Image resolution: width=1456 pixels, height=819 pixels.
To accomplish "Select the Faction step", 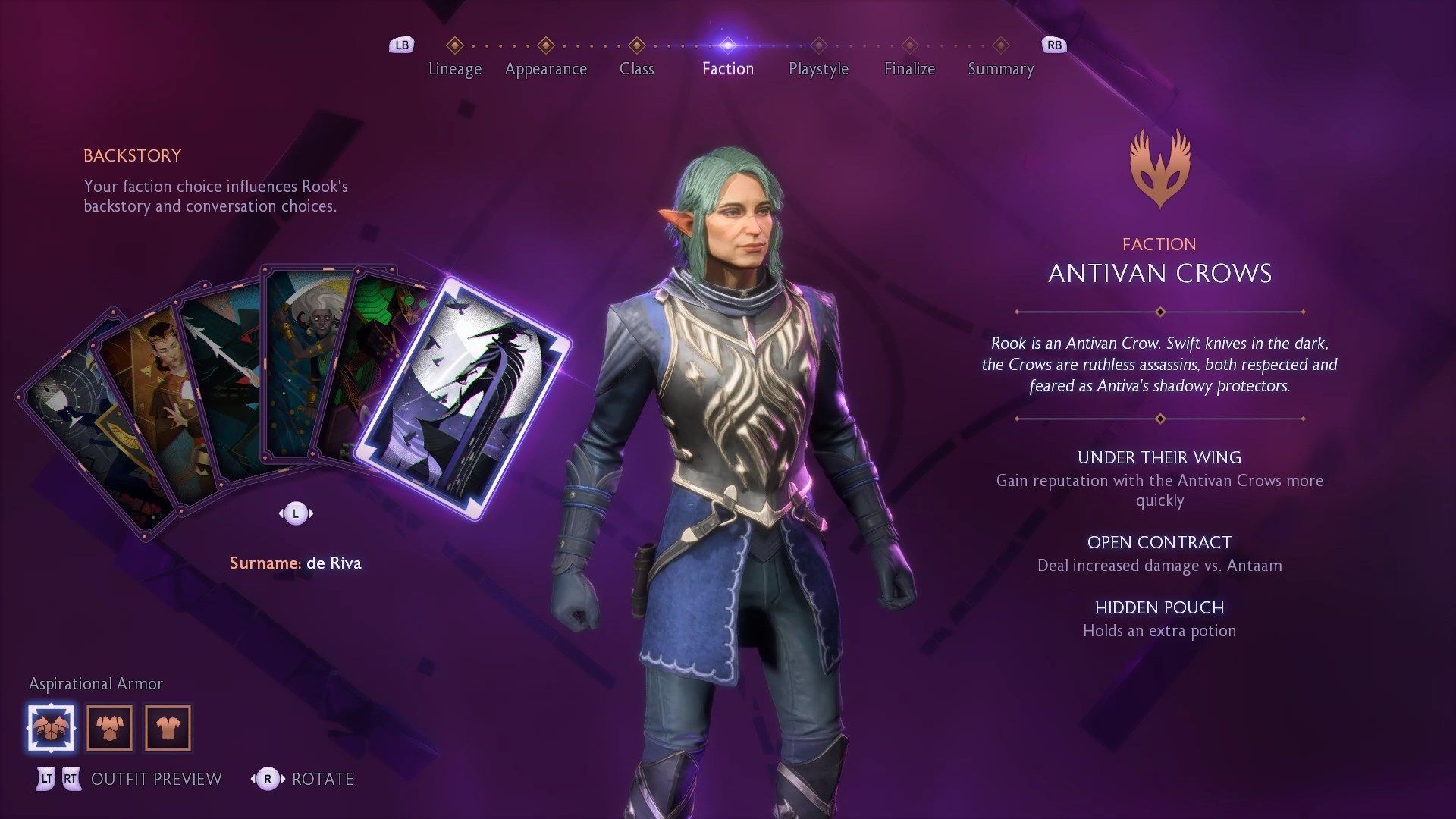I will (x=727, y=68).
